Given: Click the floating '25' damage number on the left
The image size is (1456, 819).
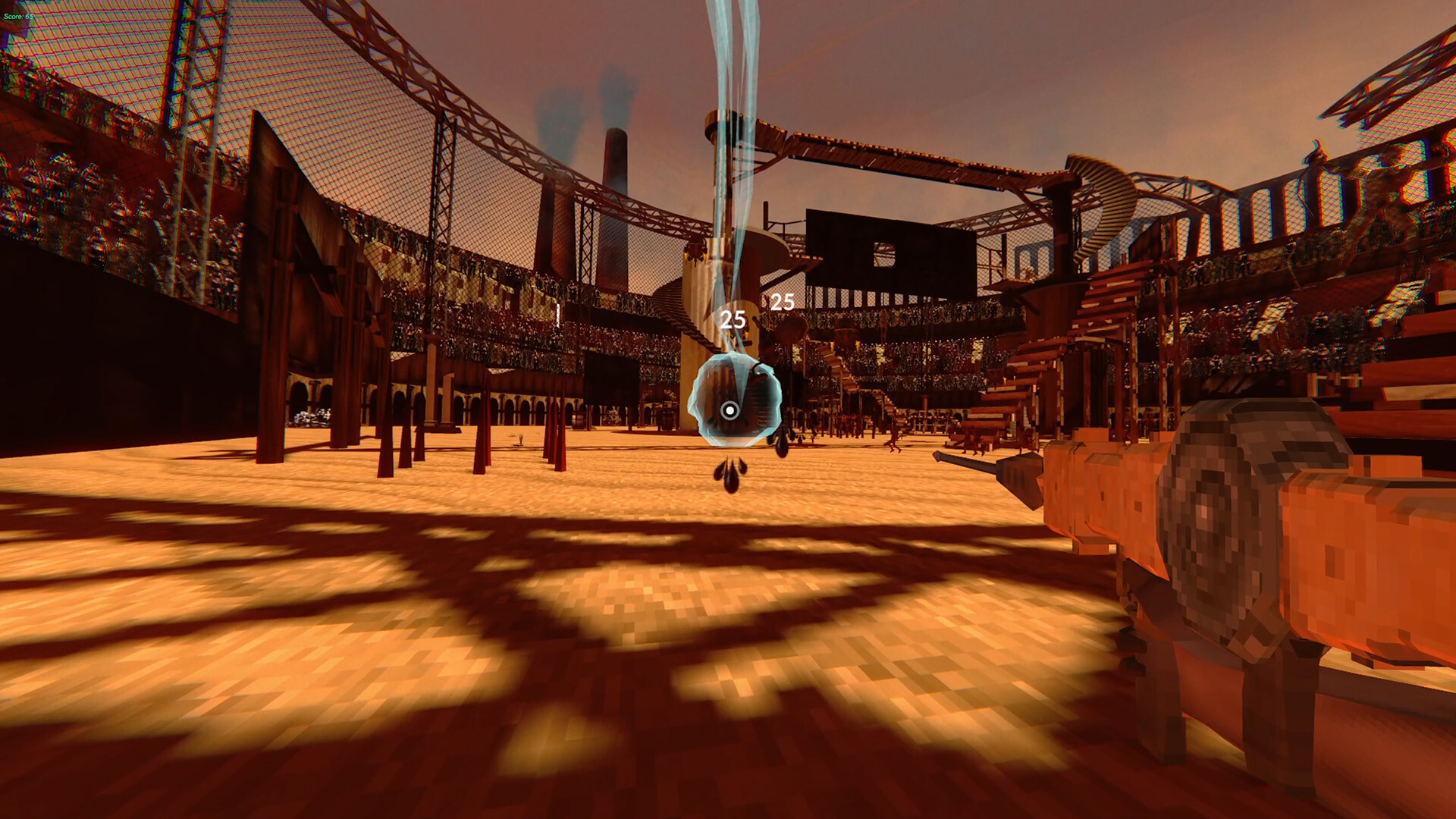Looking at the screenshot, I should 732,318.
